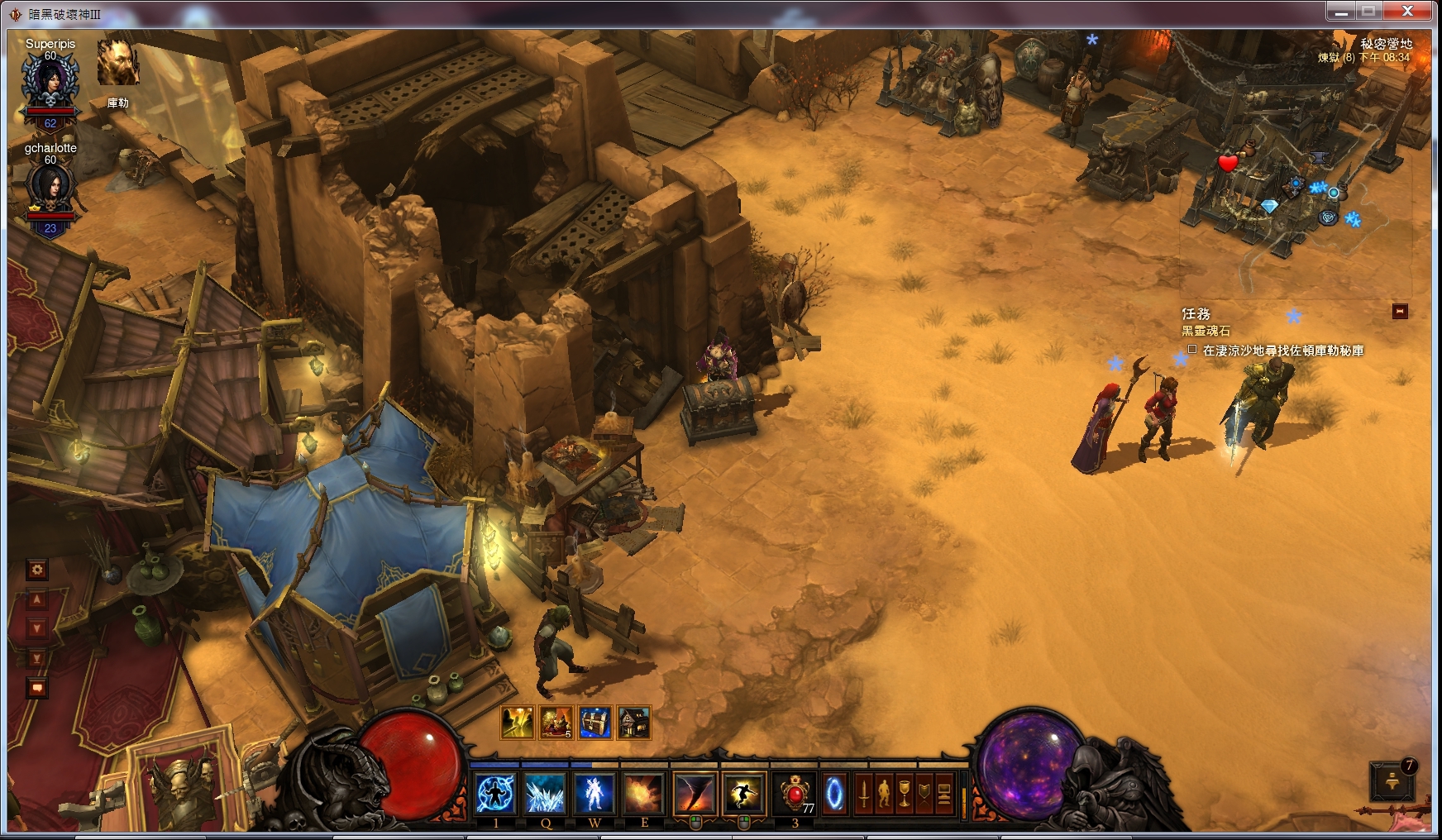Image resolution: width=1442 pixels, height=840 pixels.
Task: Open the character inventory figure button
Action: (x=884, y=795)
